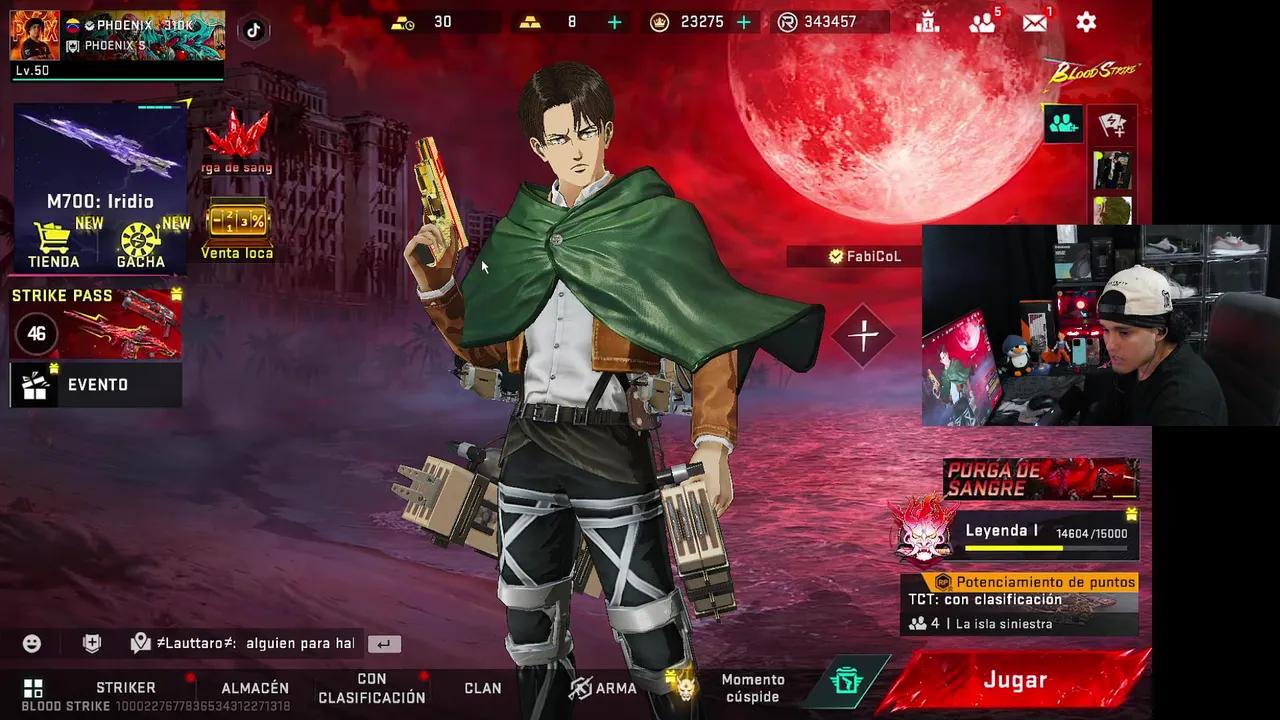Open the Almacén storage tab
This screenshot has height=720, width=1280.
254,687
